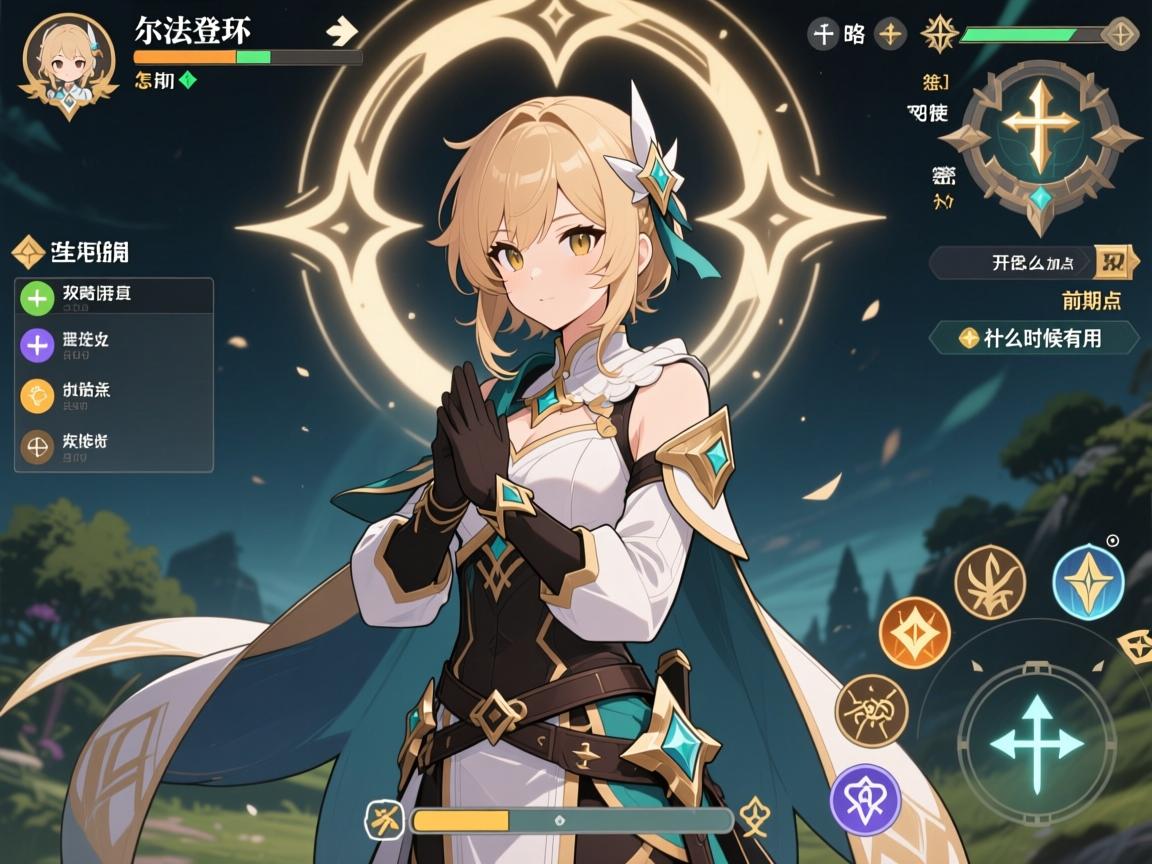
Task: Select the gold spiky emblem at top right
Action: (939, 34)
